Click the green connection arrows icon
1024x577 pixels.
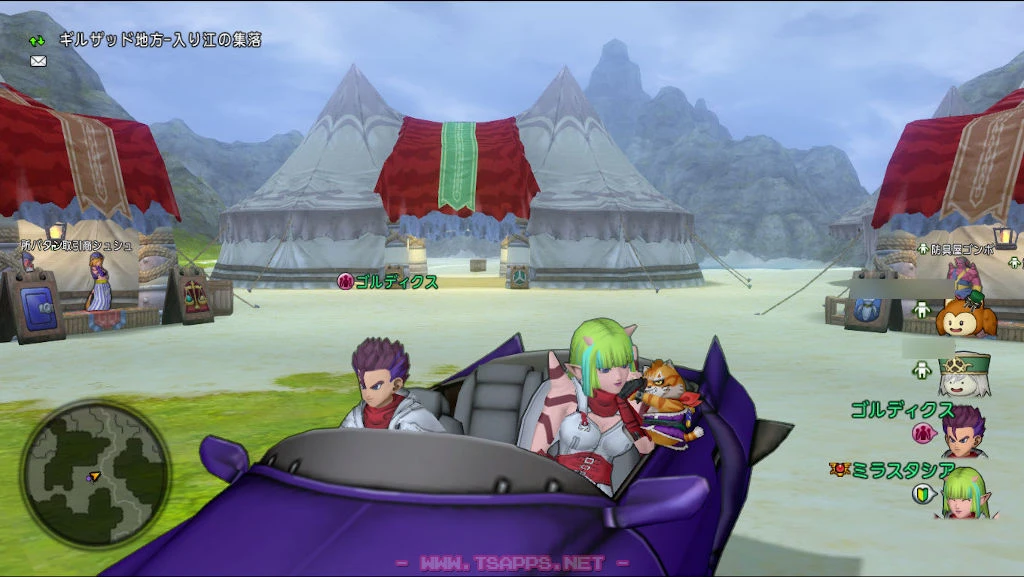click(38, 42)
